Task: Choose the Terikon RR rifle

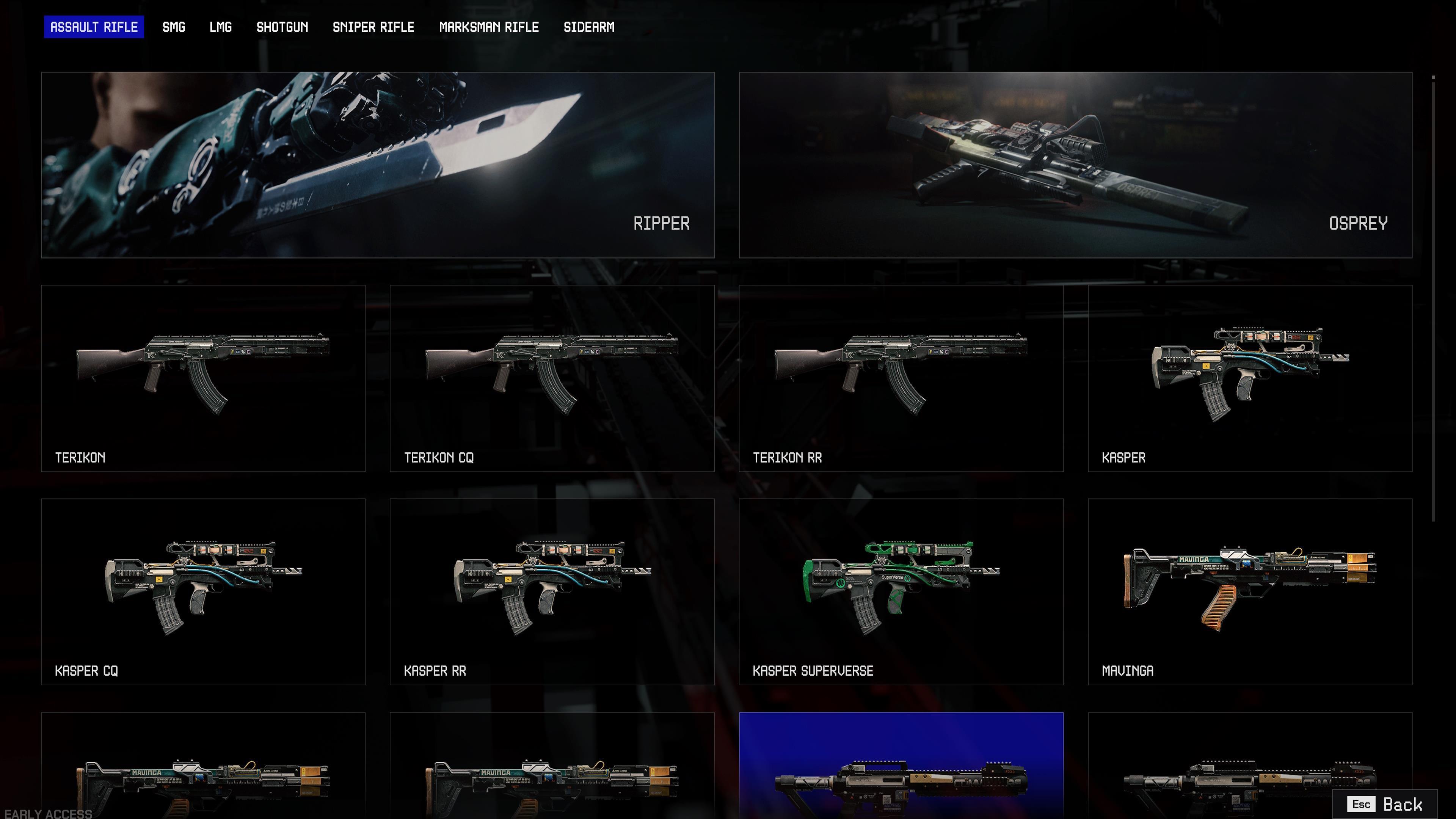Action: coord(901,378)
